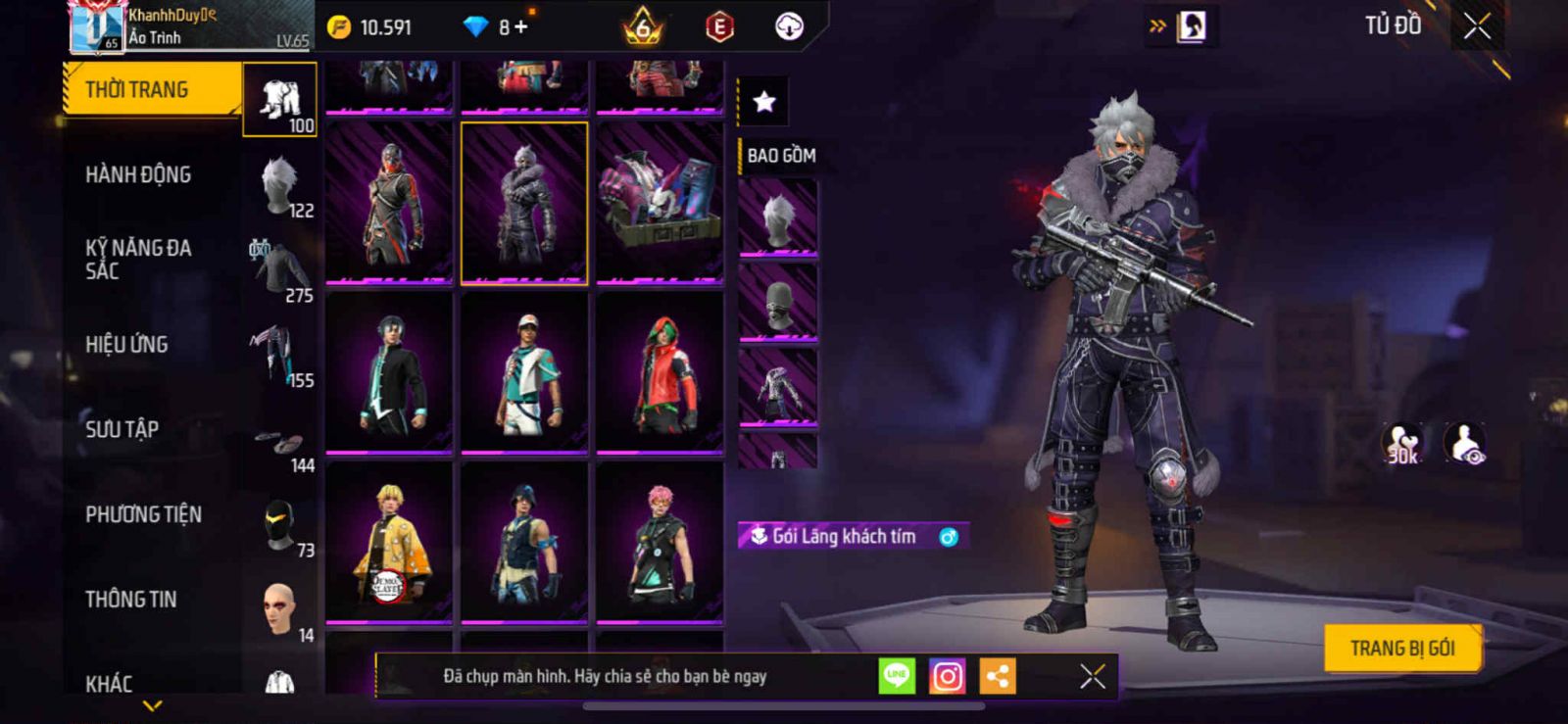Pick the pink-haired character outfit
The height and width of the screenshot is (724, 1568).
[x=660, y=543]
